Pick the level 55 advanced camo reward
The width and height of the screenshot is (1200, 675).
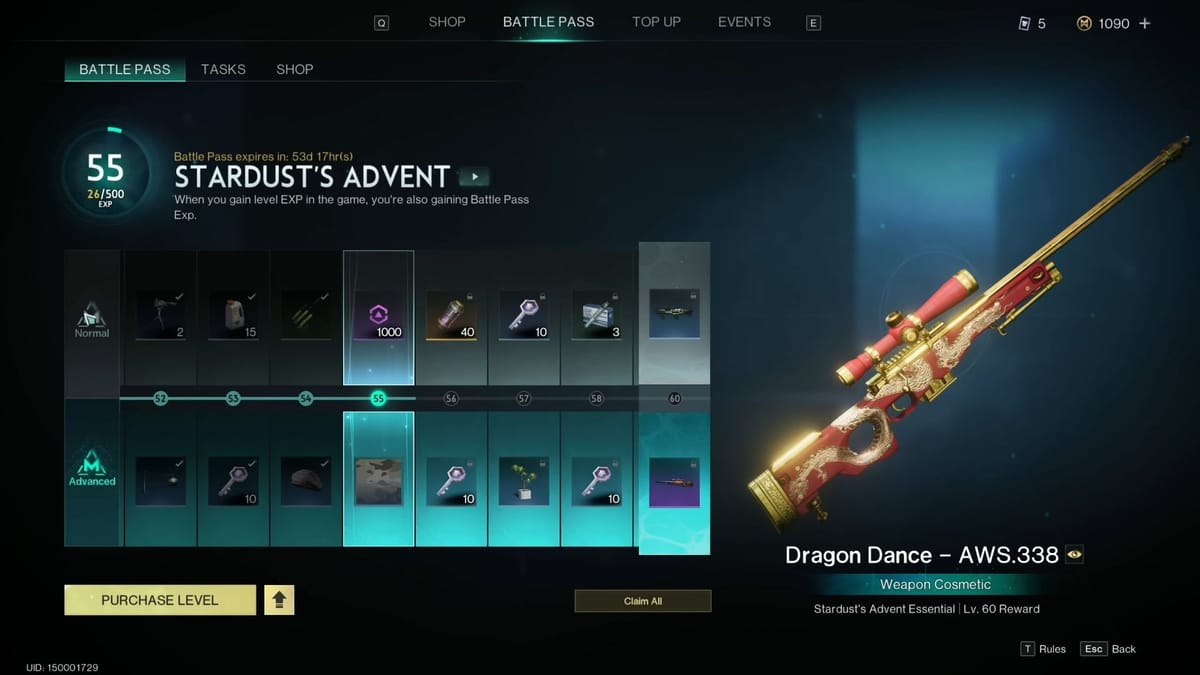point(378,481)
